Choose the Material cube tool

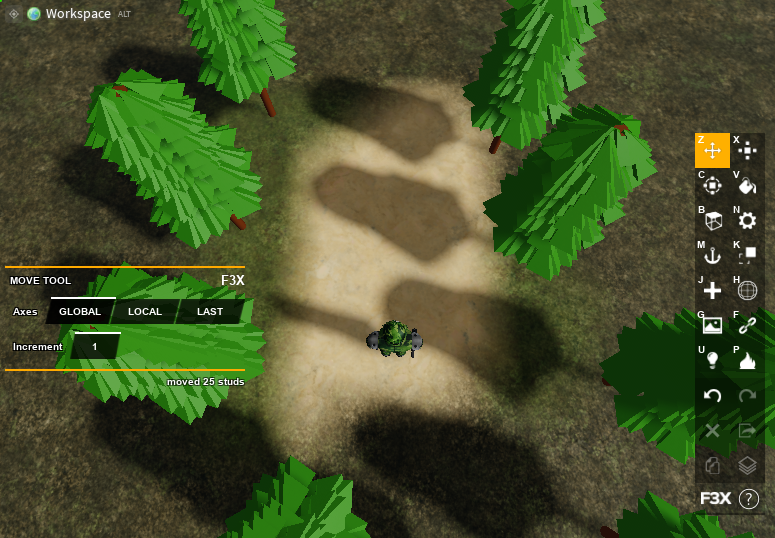click(x=712, y=221)
